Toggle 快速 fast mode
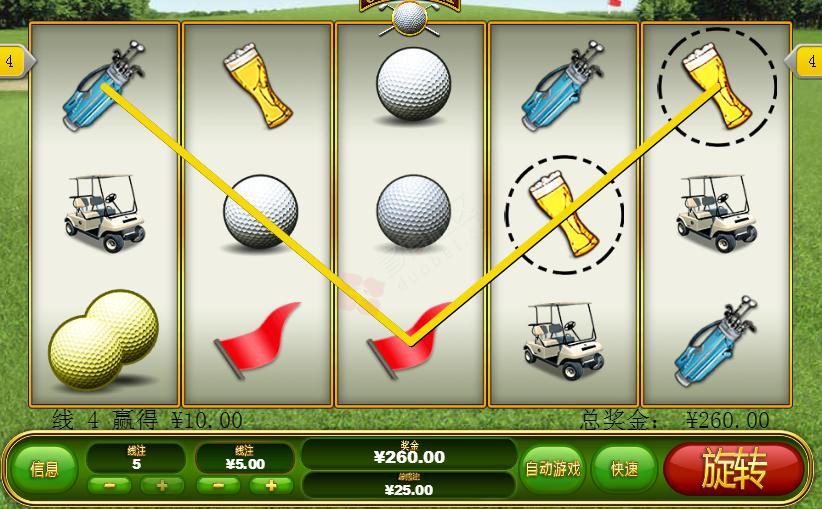Viewport: 822px width, 509px height. coord(625,468)
